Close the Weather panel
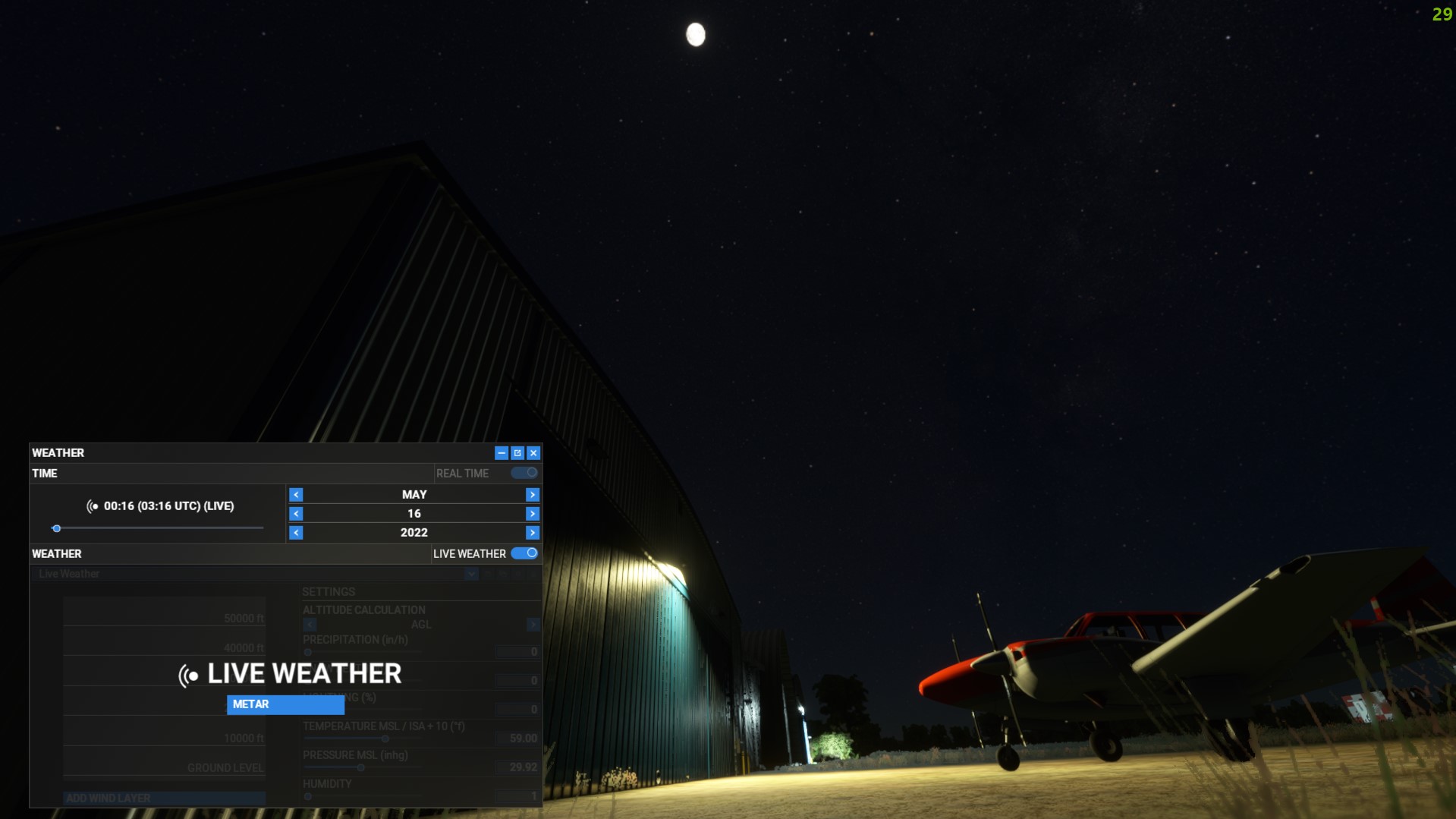The height and width of the screenshot is (819, 1456). click(533, 453)
